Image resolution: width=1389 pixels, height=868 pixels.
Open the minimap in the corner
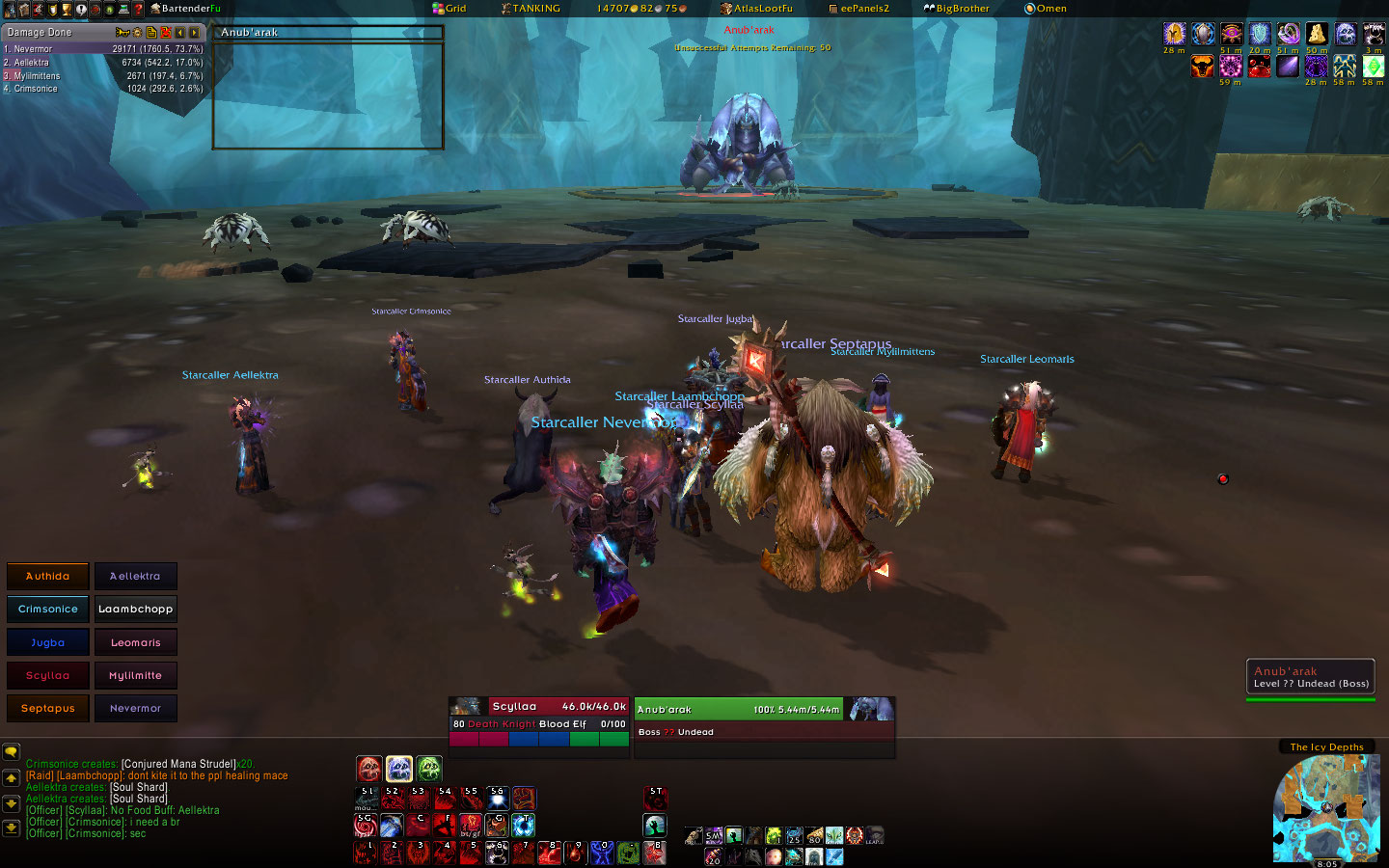[1324, 808]
